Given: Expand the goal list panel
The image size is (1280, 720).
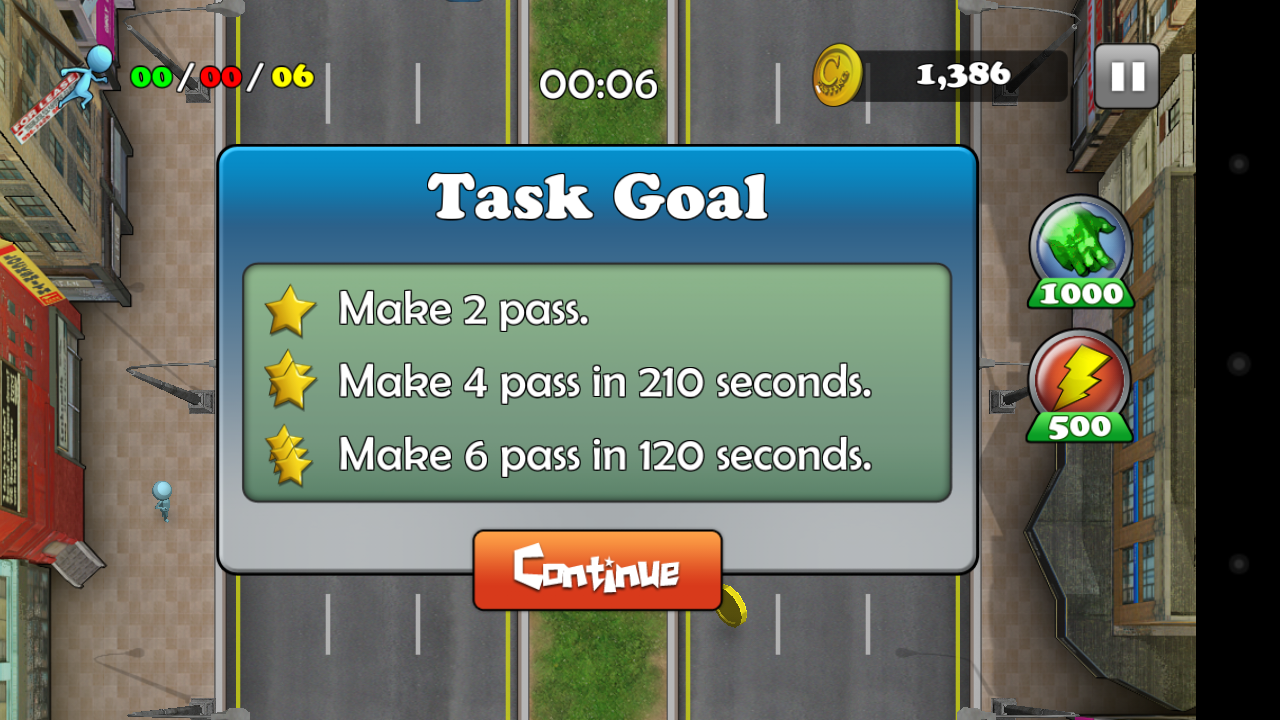Looking at the screenshot, I should click(x=597, y=383).
